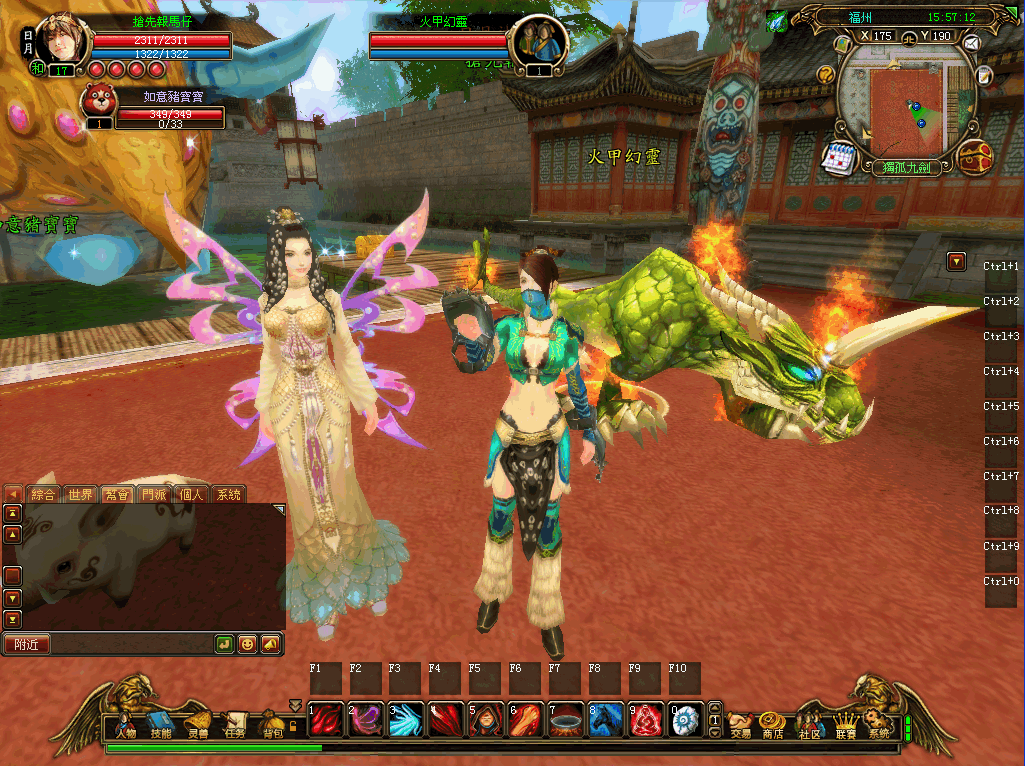Use the blue ice claw skill in slot 3
This screenshot has height=766, width=1025.
(x=406, y=720)
